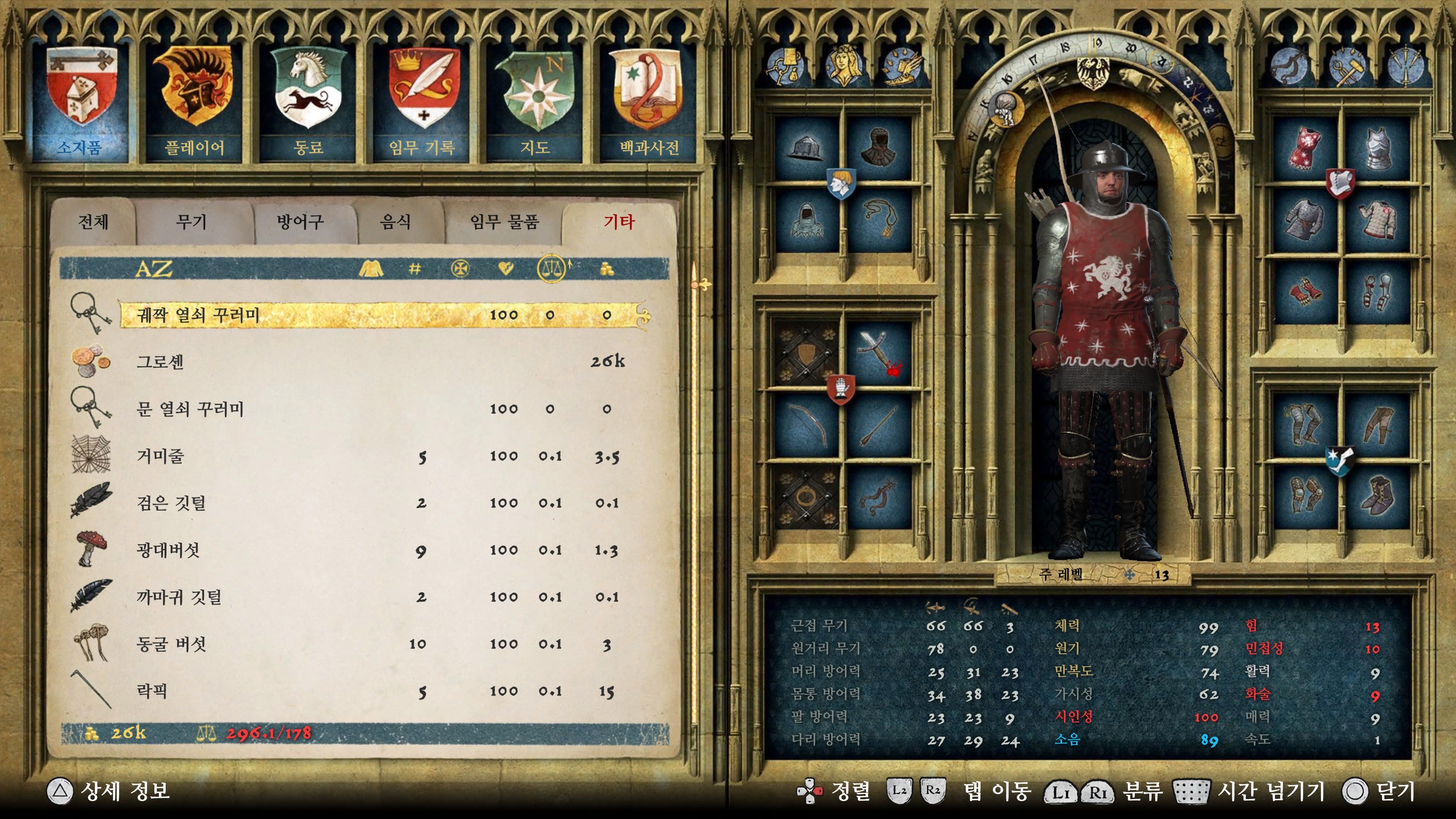
Task: Open the 임무 물품 filter tab
Action: click(x=505, y=221)
